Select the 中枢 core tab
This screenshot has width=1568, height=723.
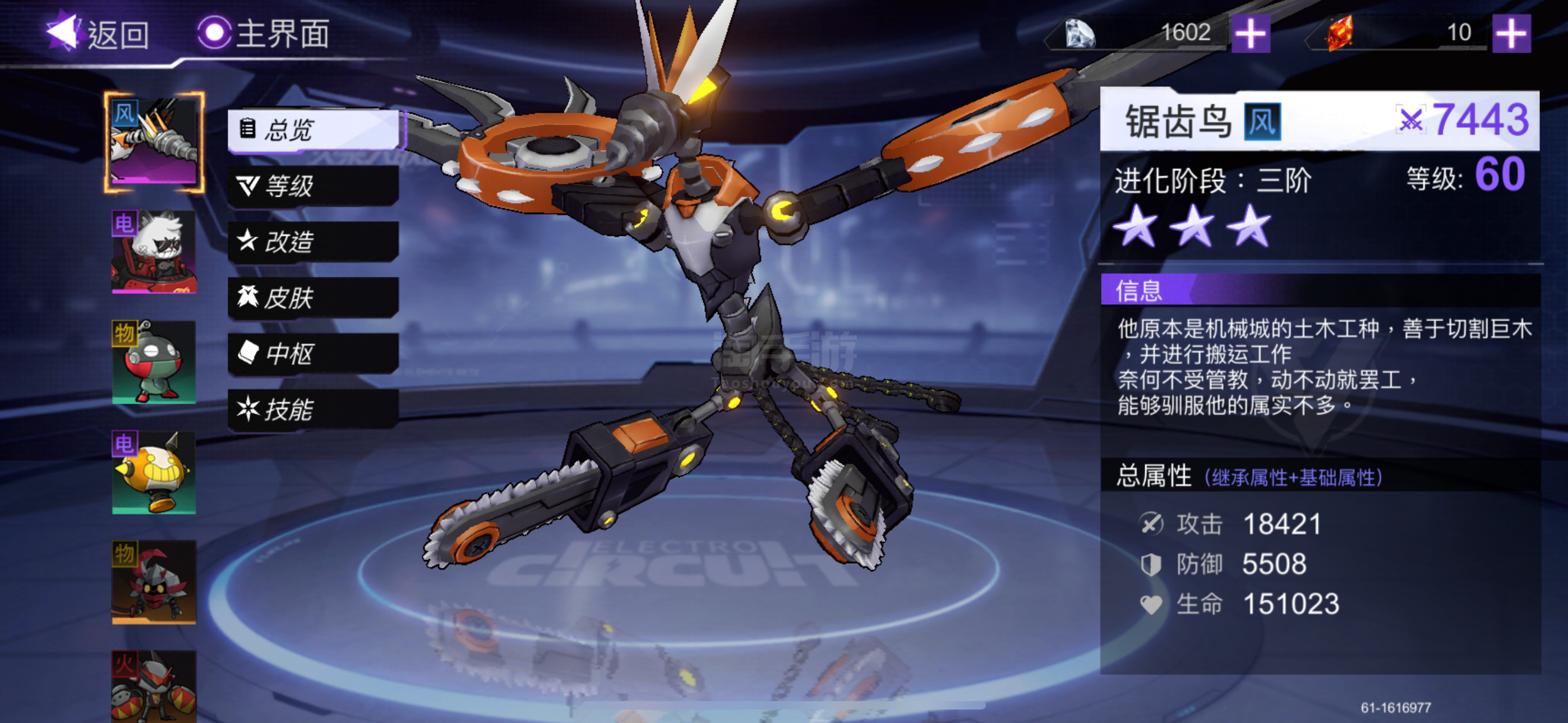(313, 354)
